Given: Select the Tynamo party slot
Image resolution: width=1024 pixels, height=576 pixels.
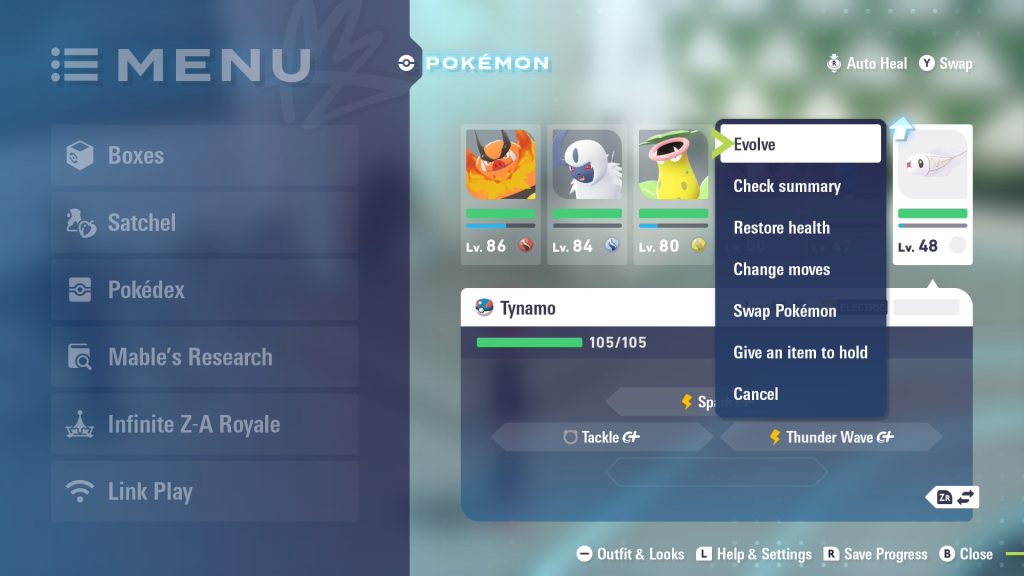Looking at the screenshot, I should [932, 193].
